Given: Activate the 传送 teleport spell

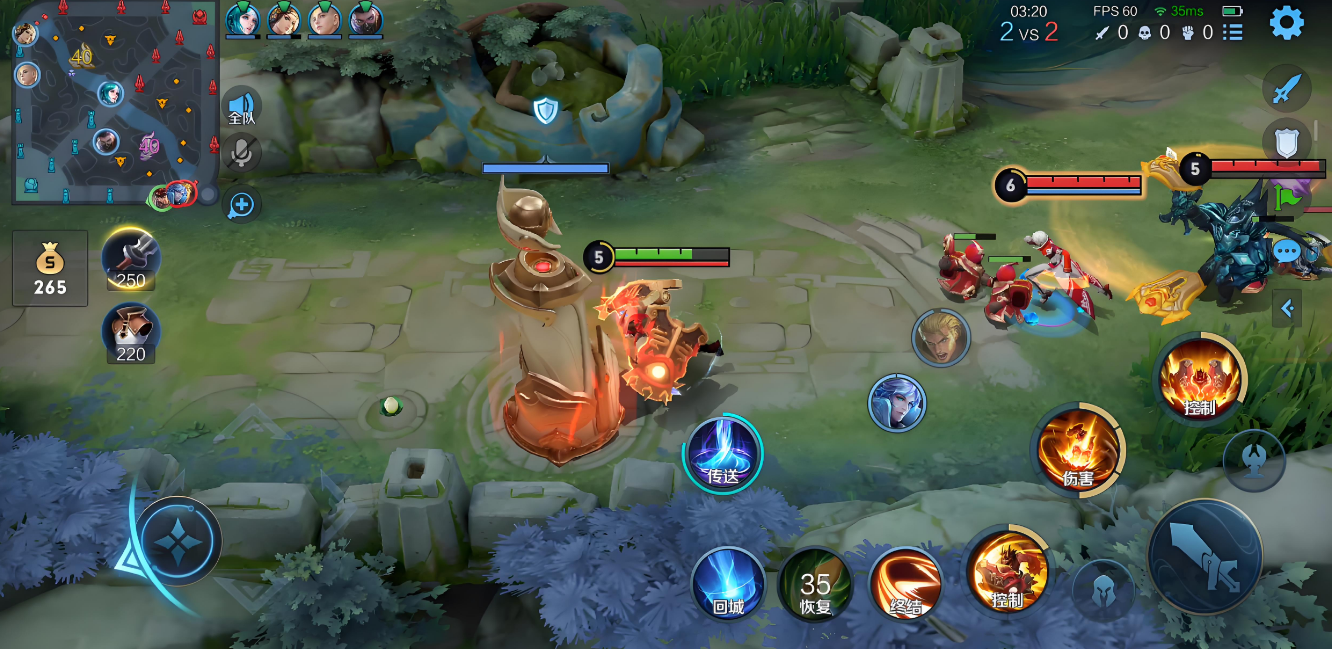Looking at the screenshot, I should click(x=723, y=454).
